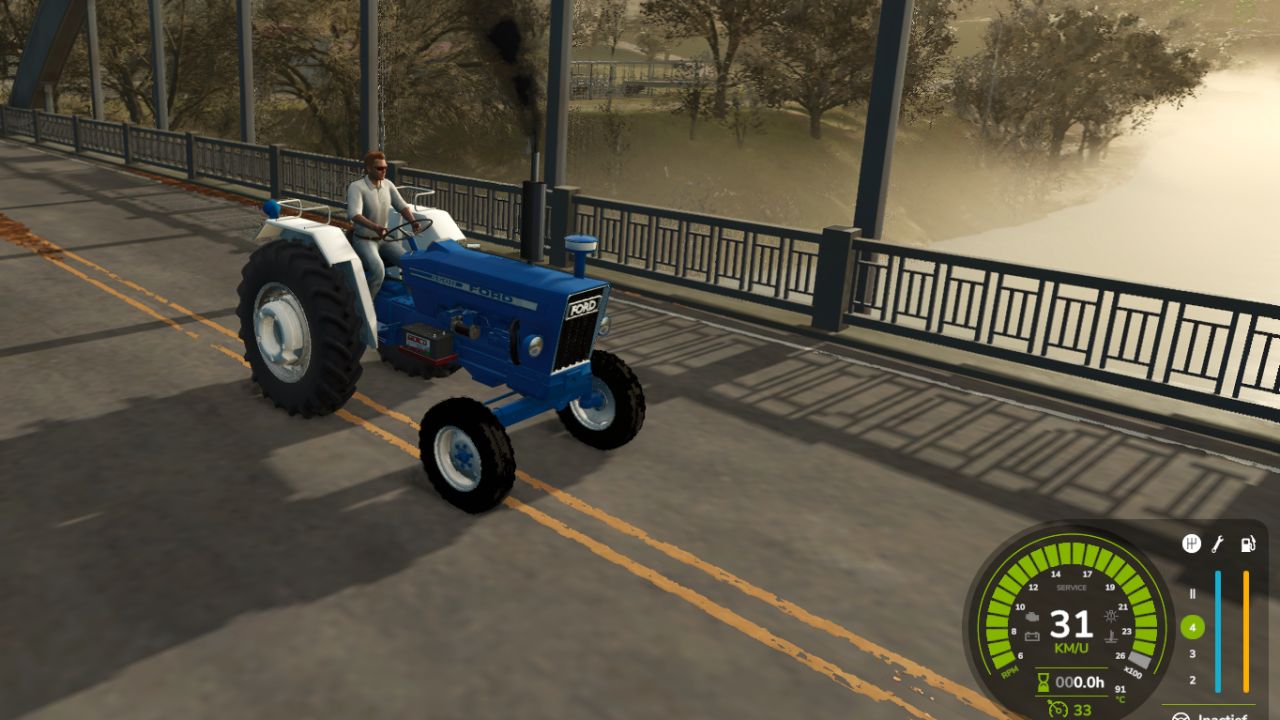Enable the II gear range indicator
1280x720 pixels.
1192,594
